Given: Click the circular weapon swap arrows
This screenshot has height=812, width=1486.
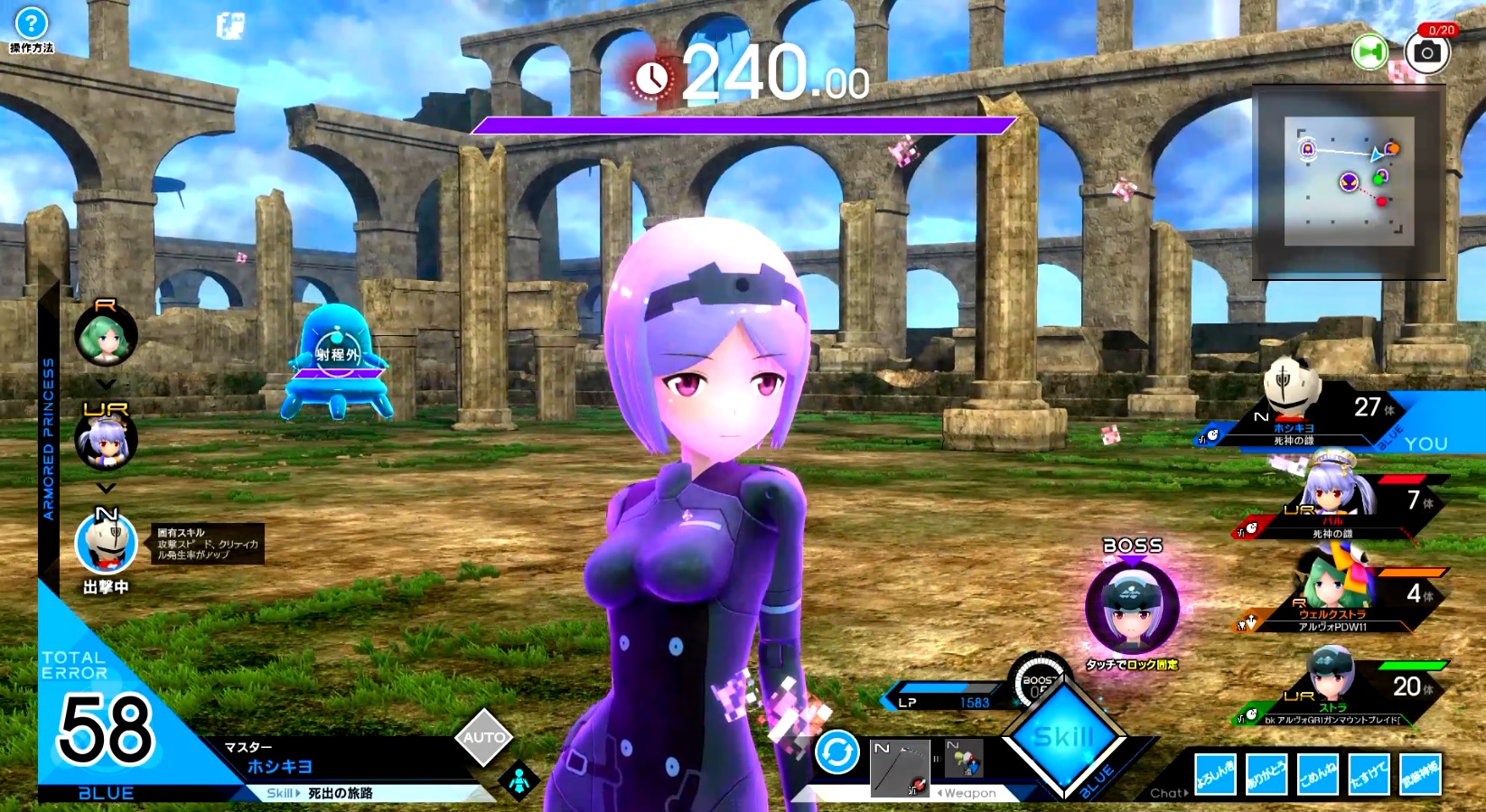Looking at the screenshot, I should click(836, 752).
